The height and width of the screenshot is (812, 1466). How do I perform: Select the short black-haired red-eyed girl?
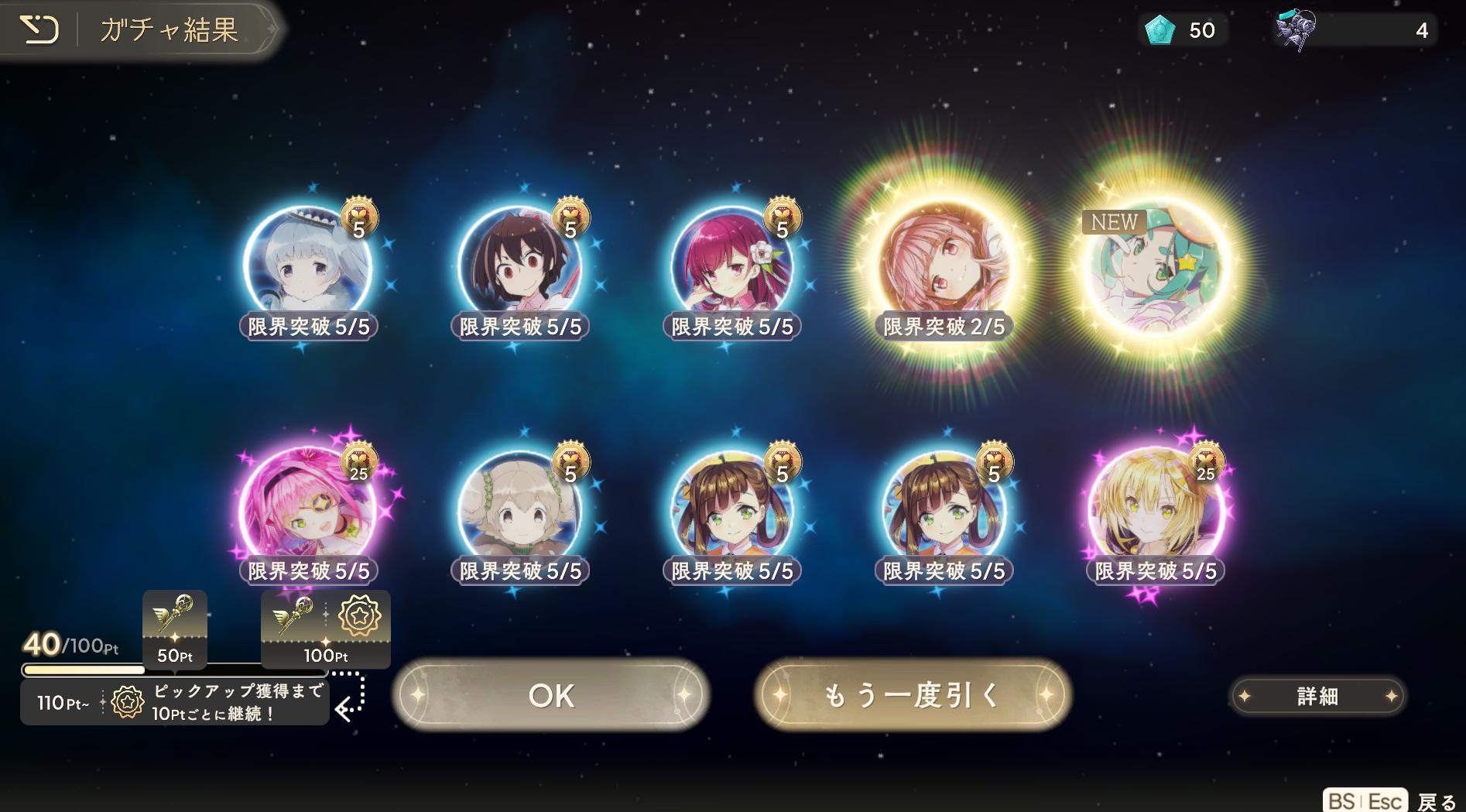coord(519,267)
